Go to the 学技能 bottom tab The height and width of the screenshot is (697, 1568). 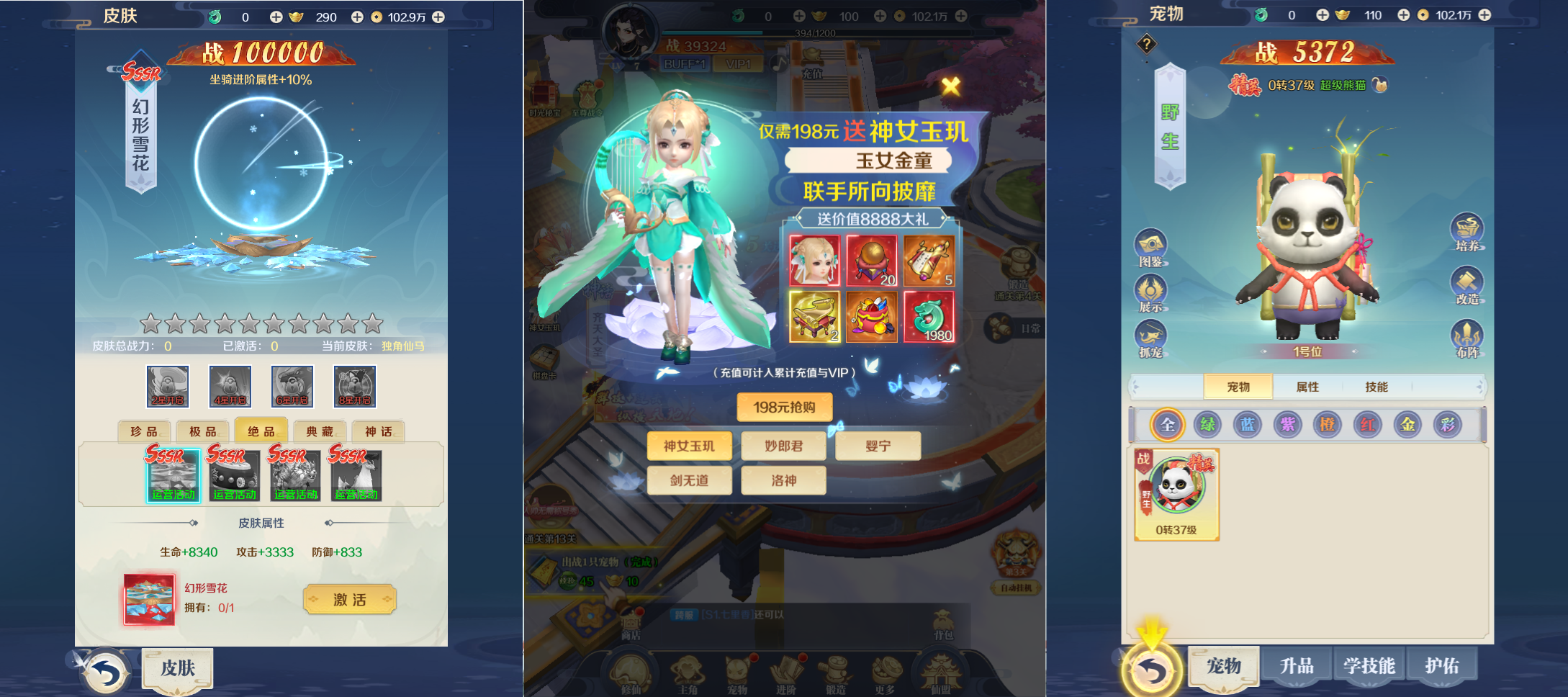coord(1369,666)
